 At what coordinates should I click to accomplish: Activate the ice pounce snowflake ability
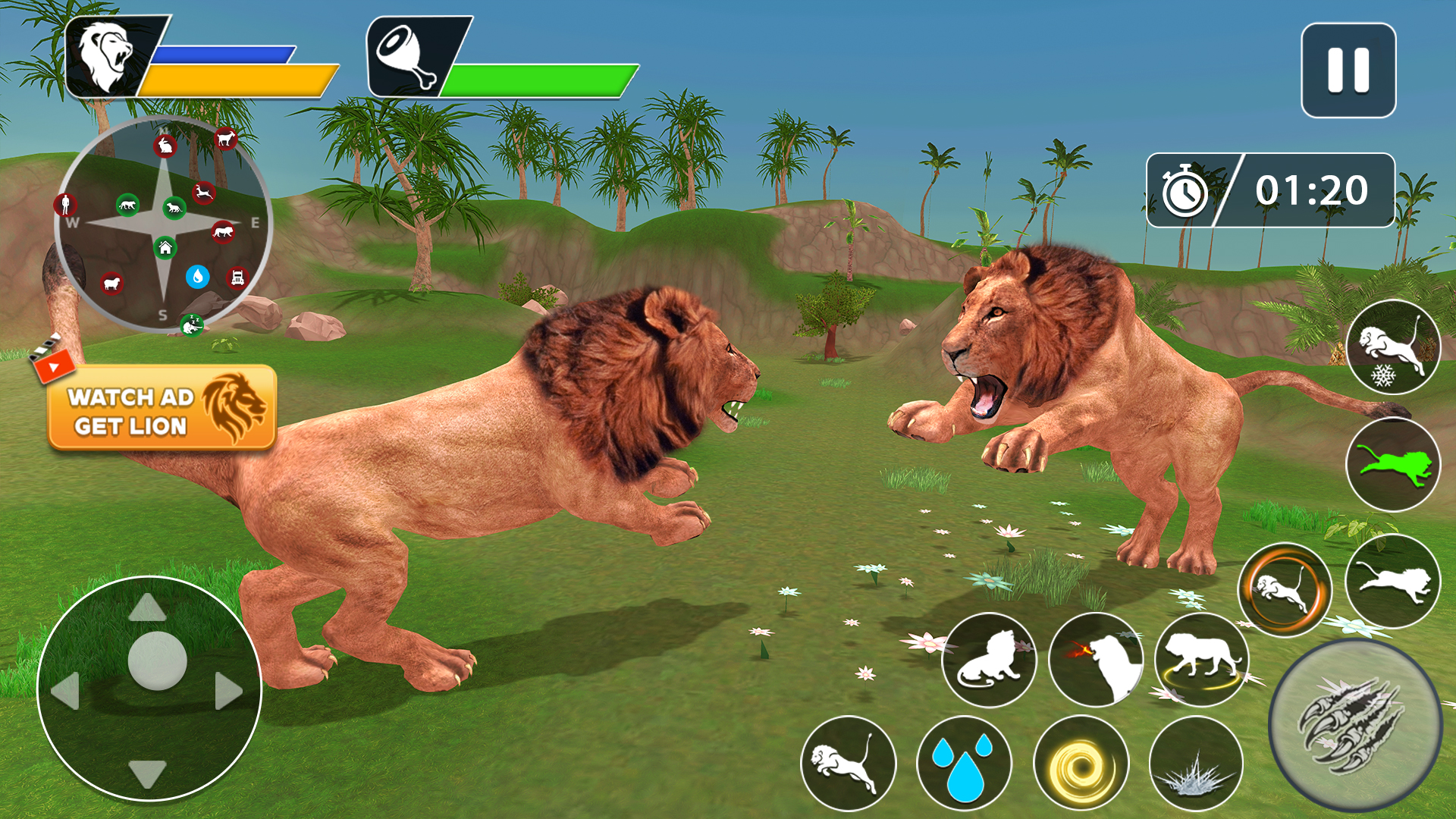(x=1393, y=348)
